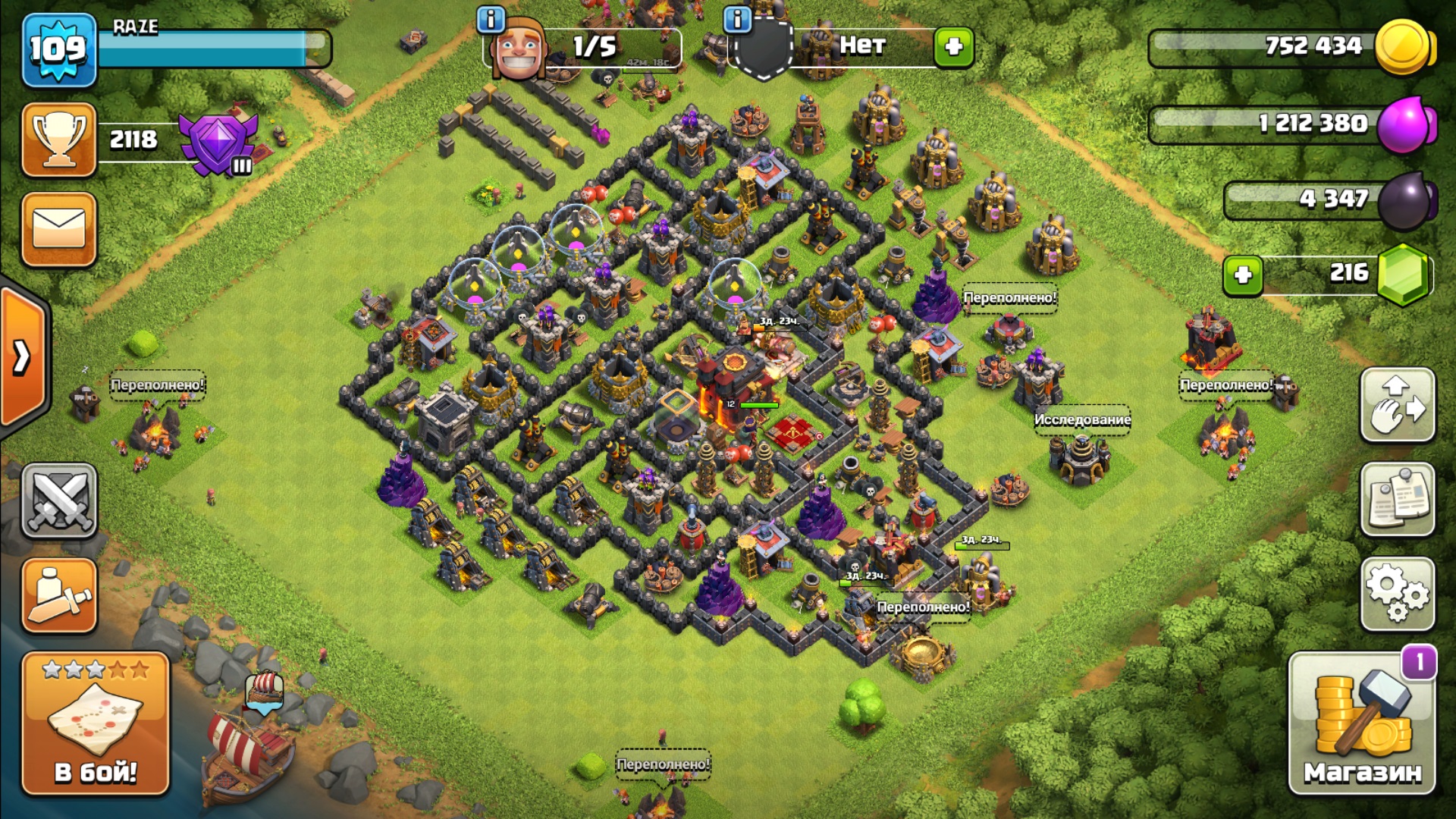
Task: Open the Магазин shop
Action: coord(1361,724)
